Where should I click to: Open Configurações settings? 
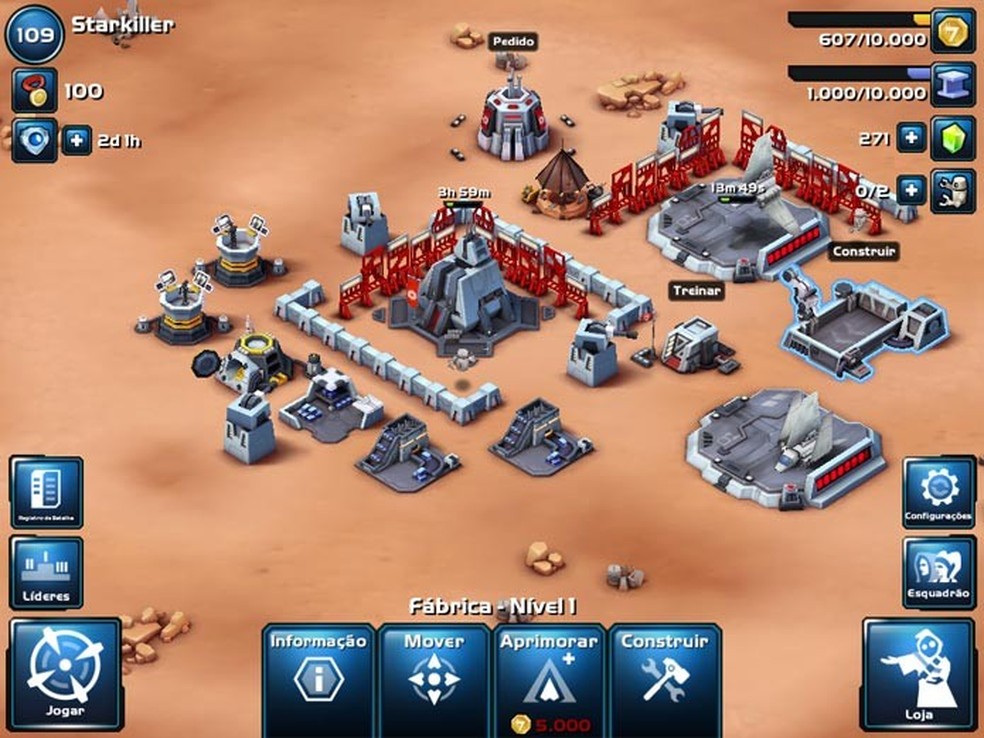(x=939, y=492)
